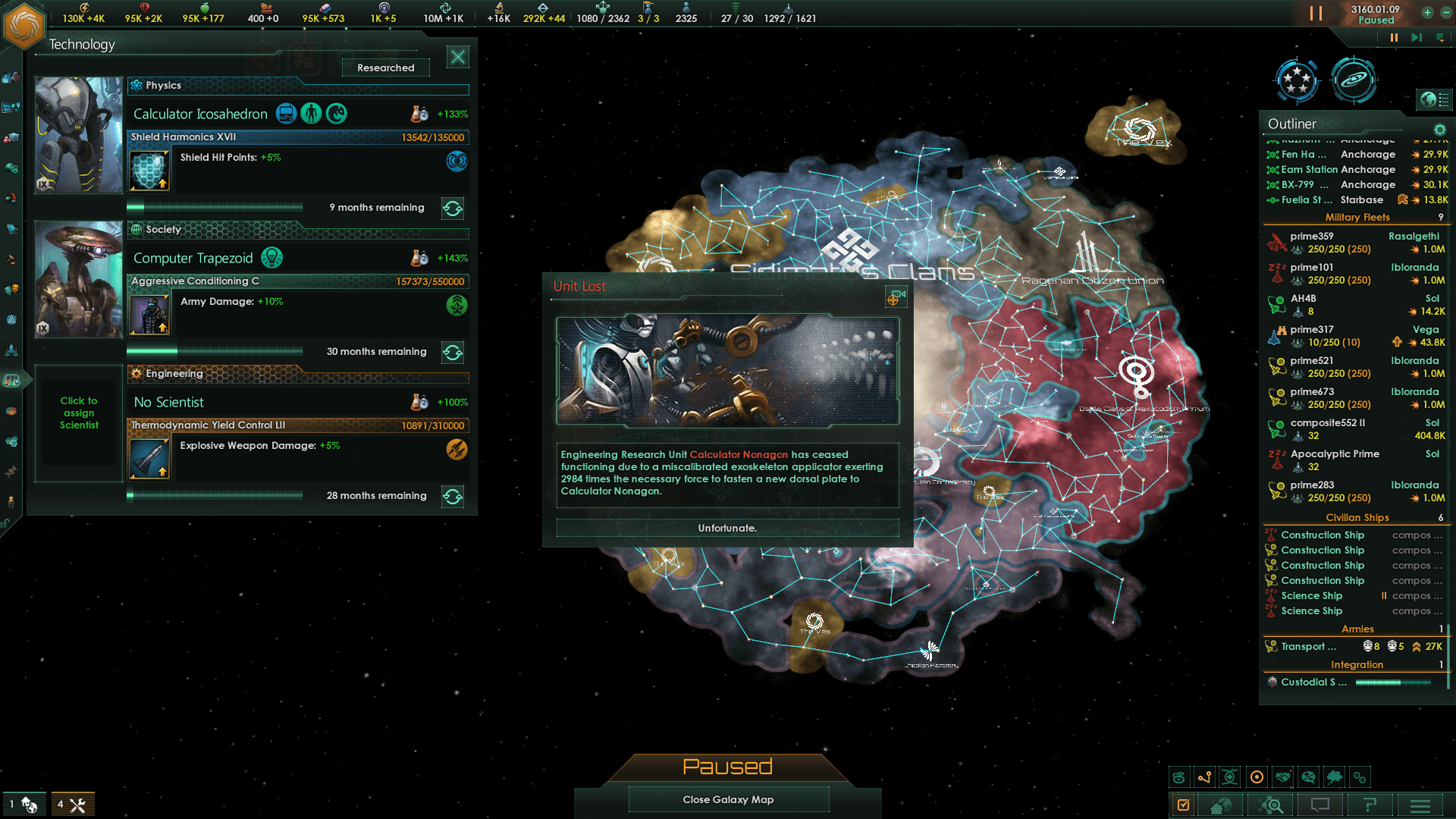Collapse the Civilian Ships section
This screenshot has width=1456, height=819.
tap(1357, 517)
